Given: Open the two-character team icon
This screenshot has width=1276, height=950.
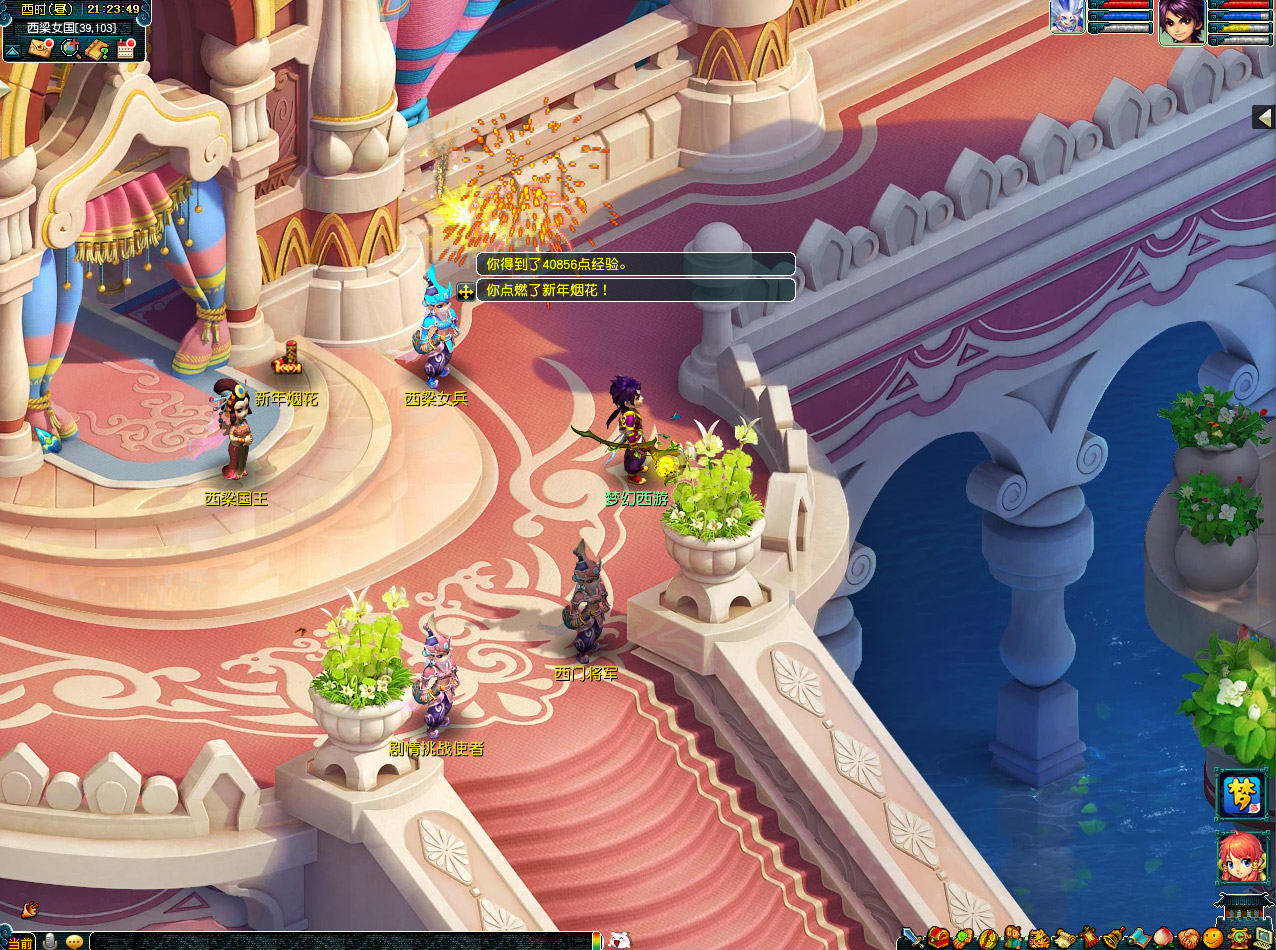Looking at the screenshot, I should [1014, 938].
